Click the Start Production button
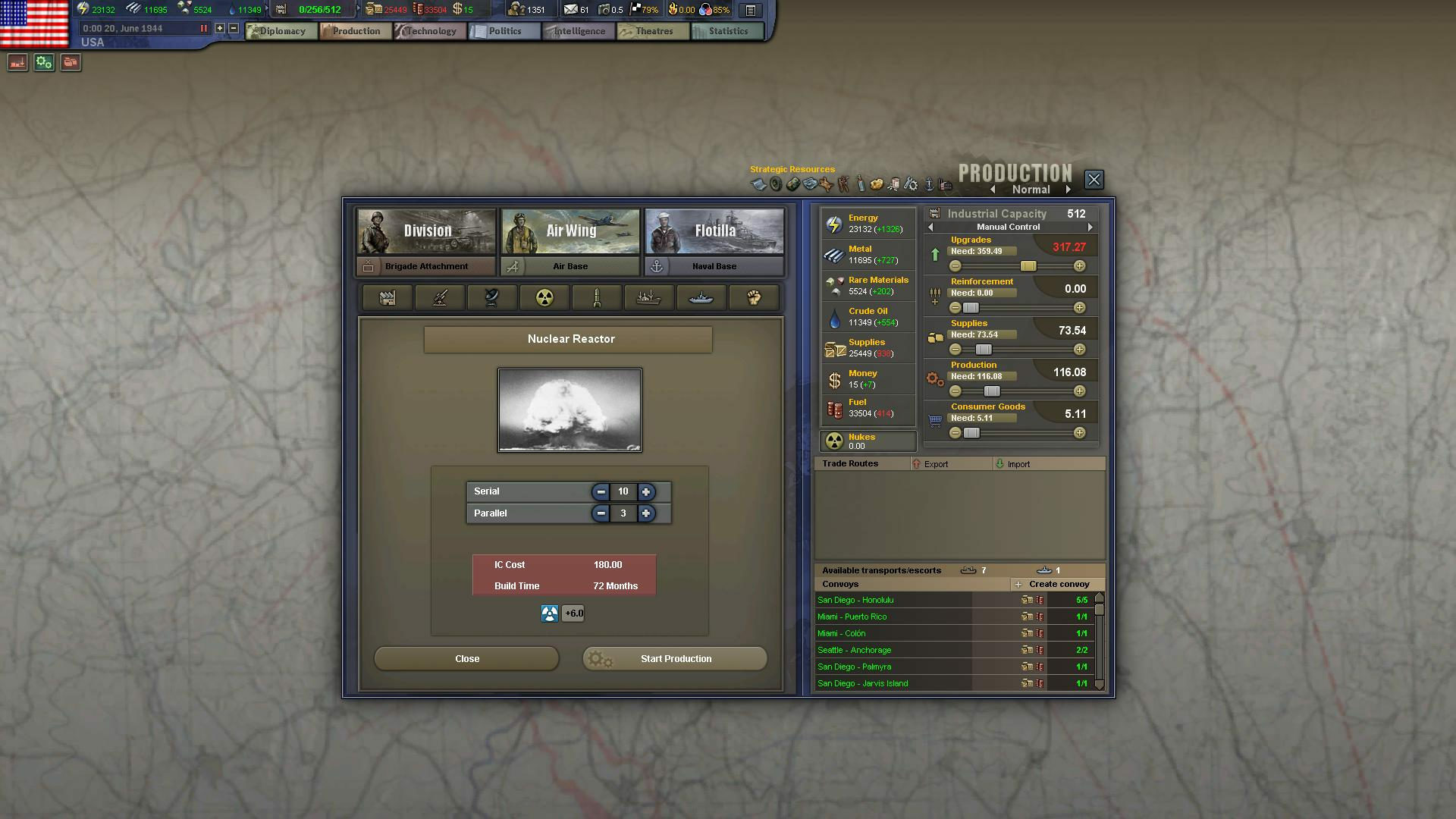1456x819 pixels. coord(674,658)
